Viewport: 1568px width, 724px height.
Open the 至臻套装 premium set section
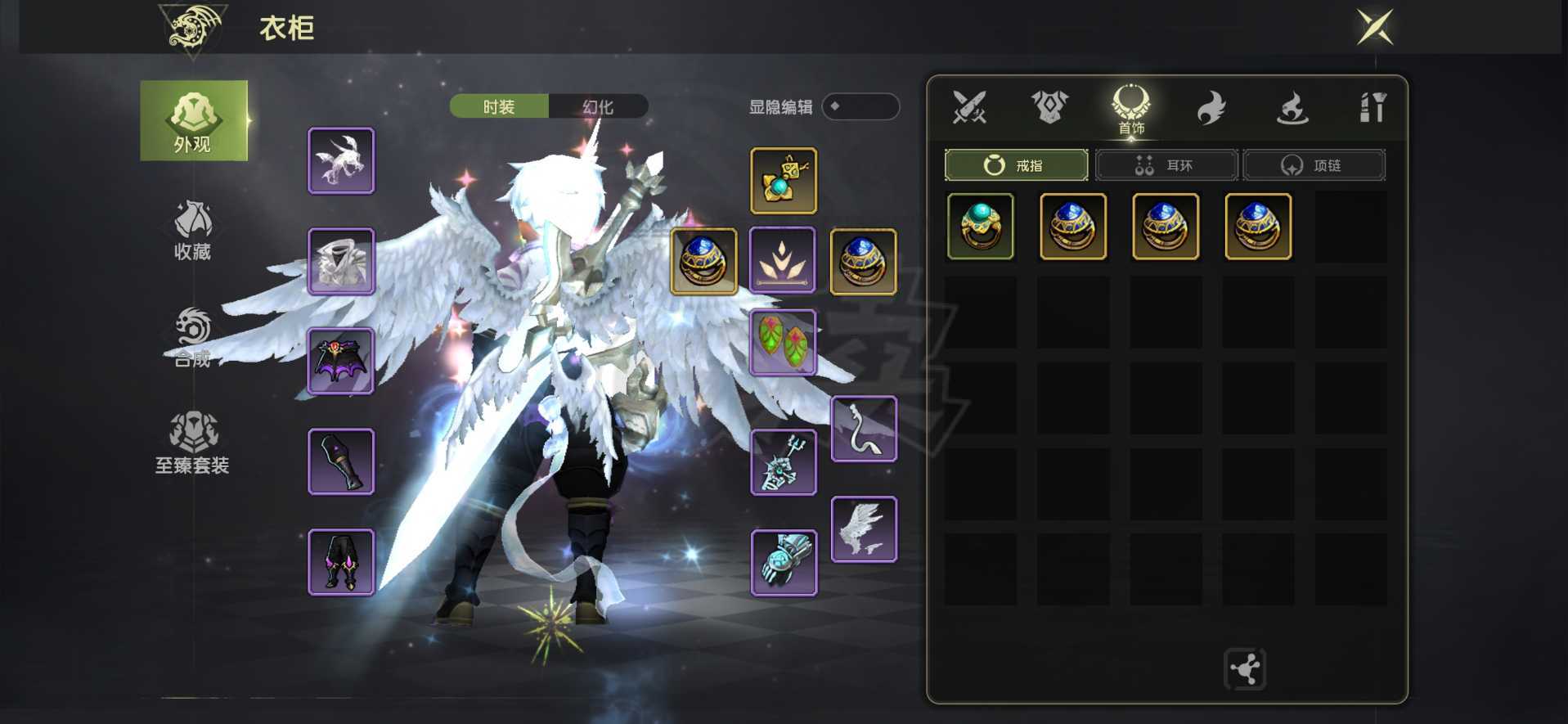click(193, 443)
